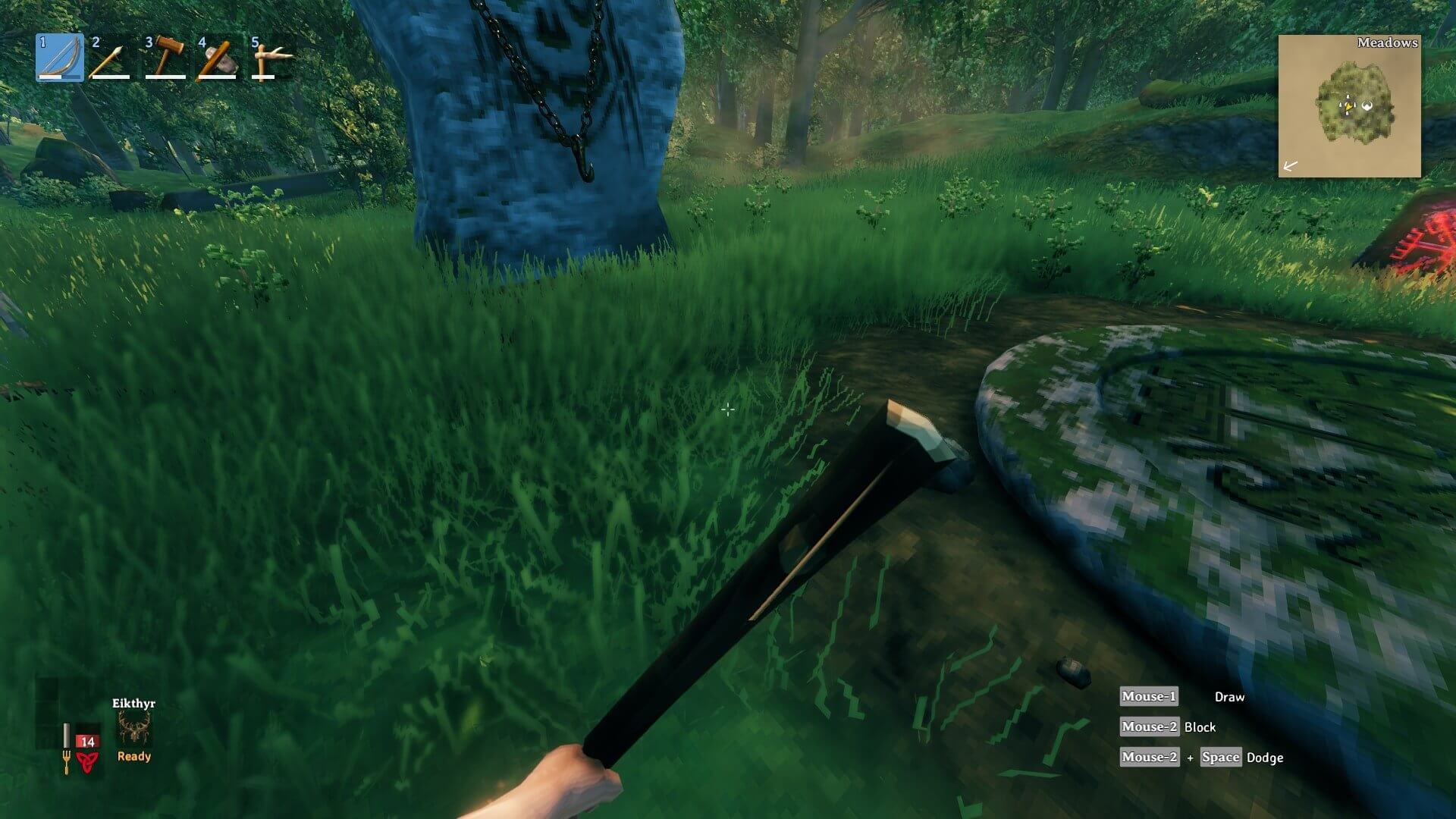Screen dimensions: 1456x819
Task: Click the gray stamina bar above the fork
Action: (67, 734)
